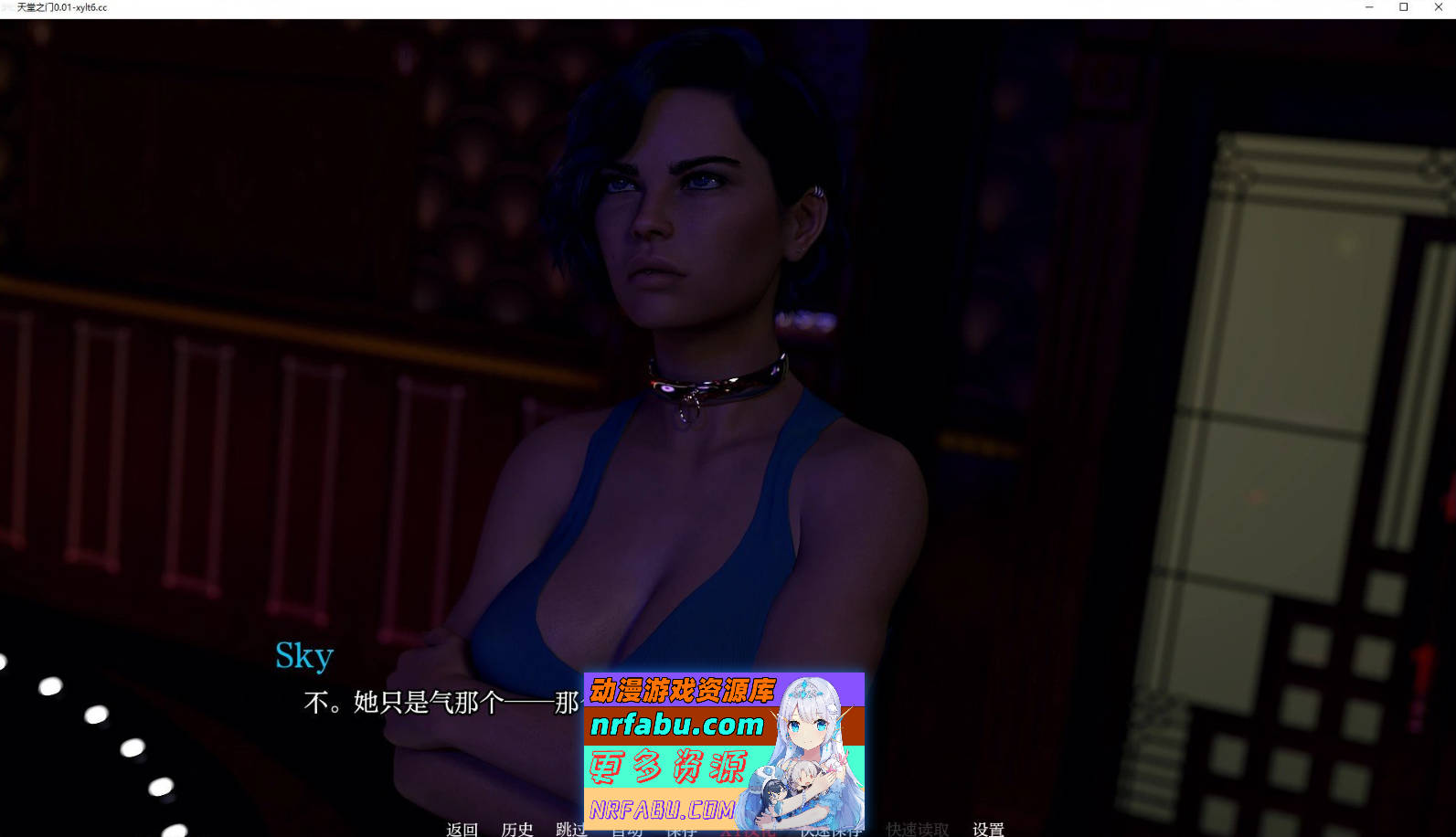Open the 设置 settings menu

[987, 830]
